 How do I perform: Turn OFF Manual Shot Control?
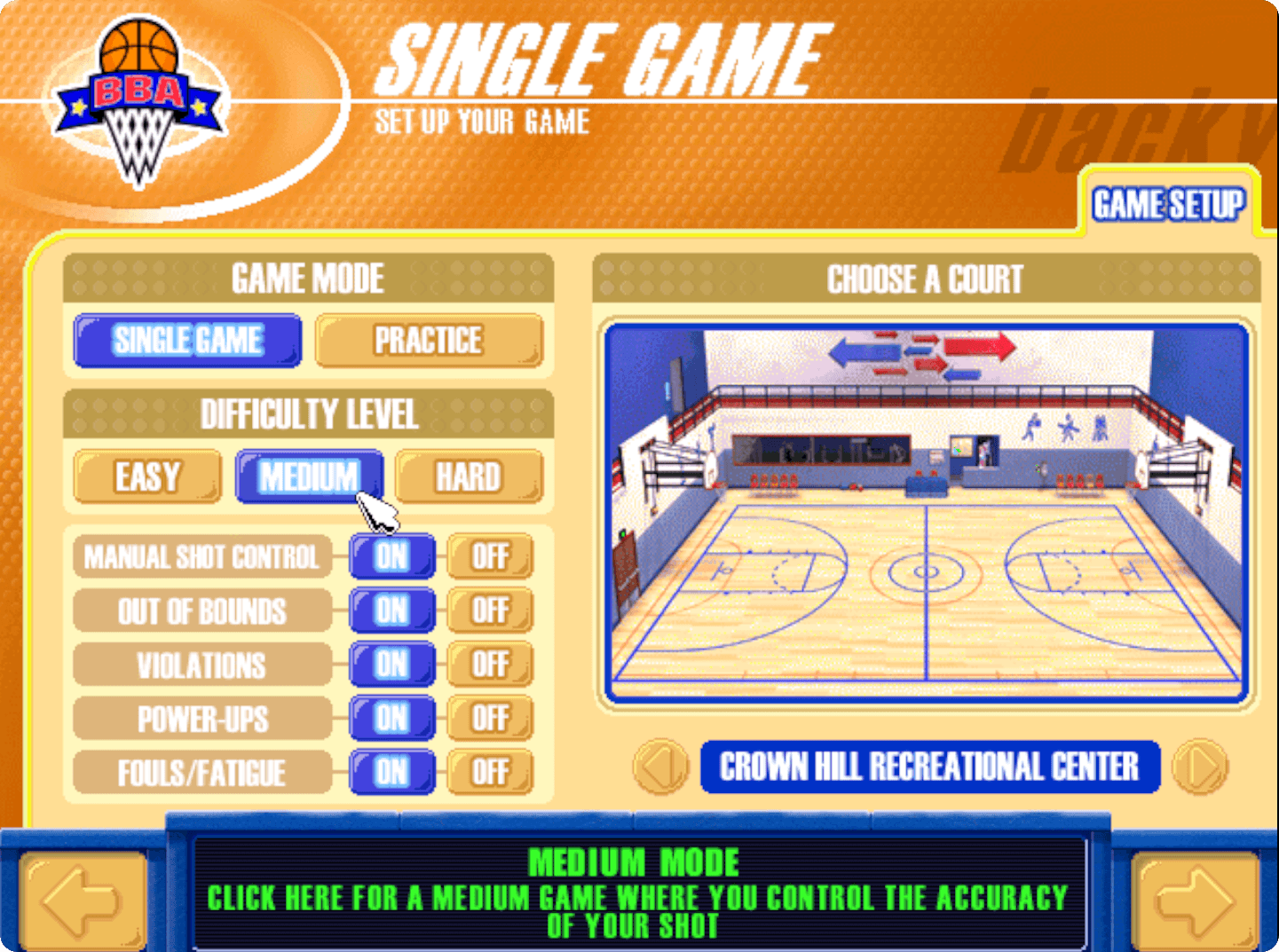[x=489, y=557]
